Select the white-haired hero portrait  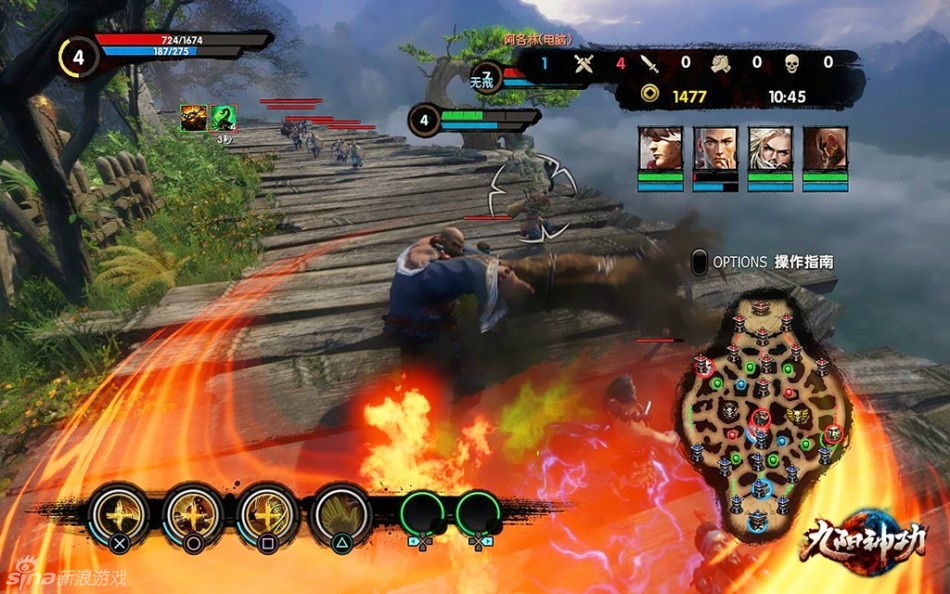770,148
